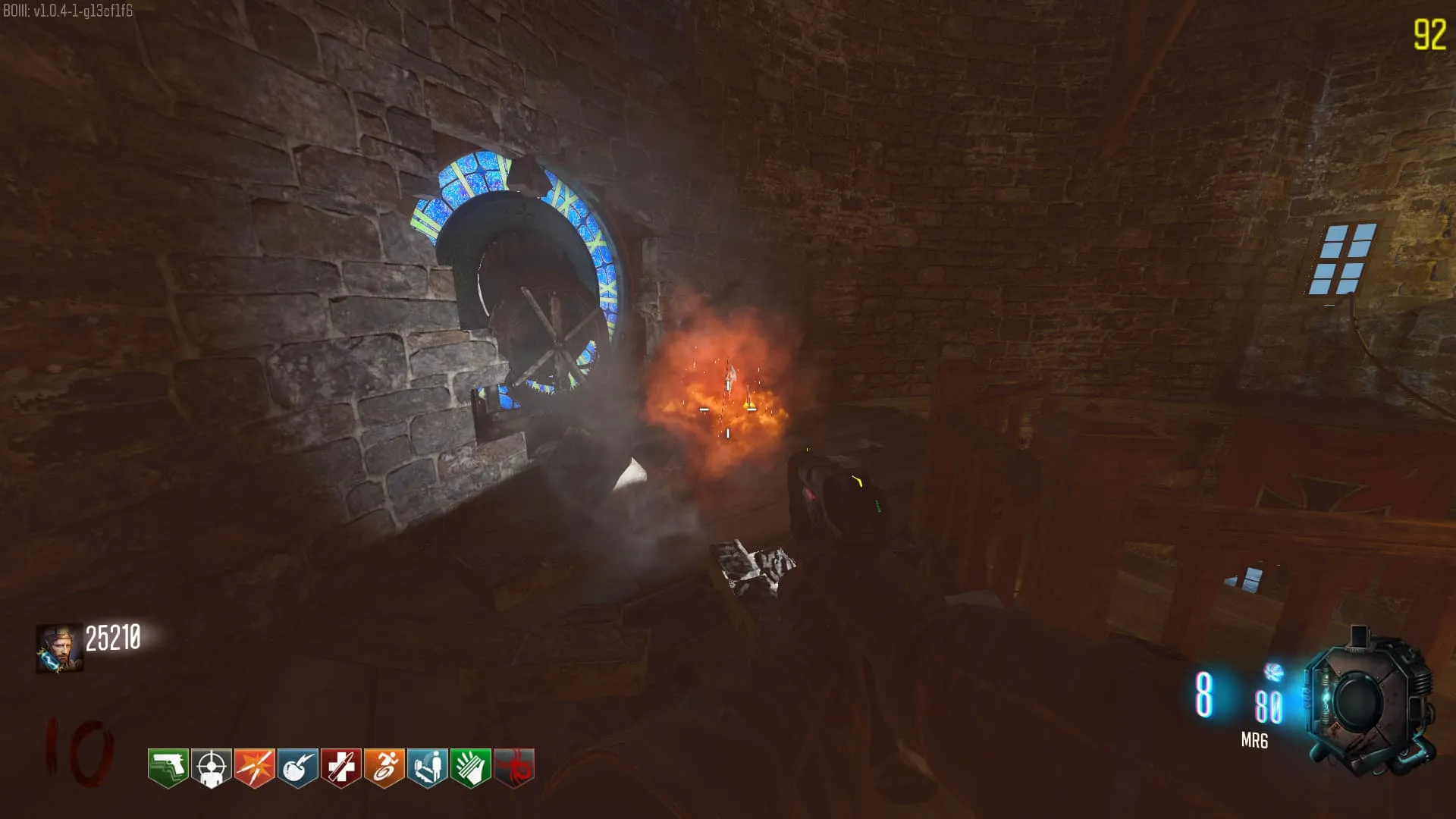Viewport: 1456px width, 819px height.
Task: Click the green hand perk icon
Action: coord(471,768)
